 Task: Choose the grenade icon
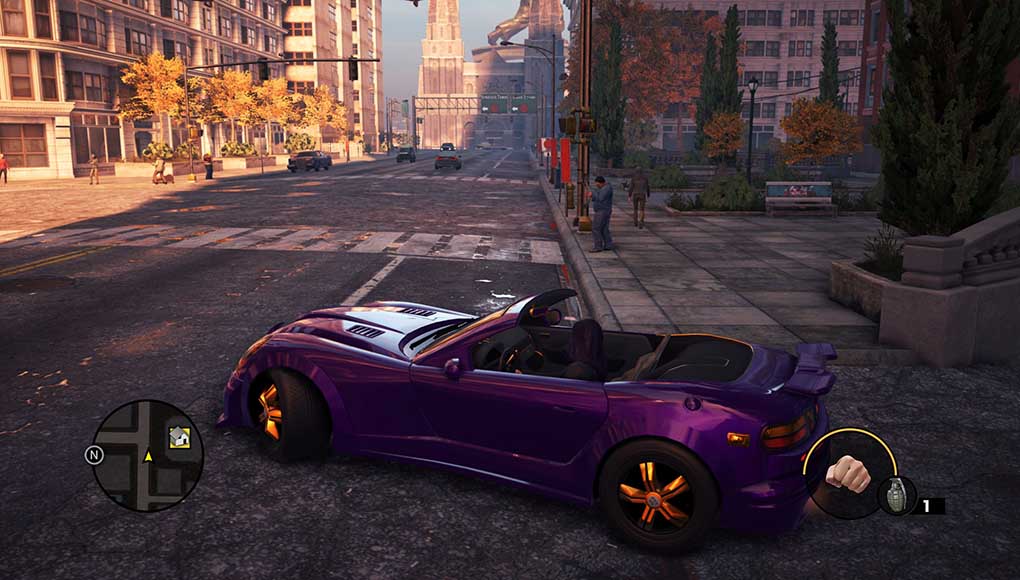pos(895,495)
